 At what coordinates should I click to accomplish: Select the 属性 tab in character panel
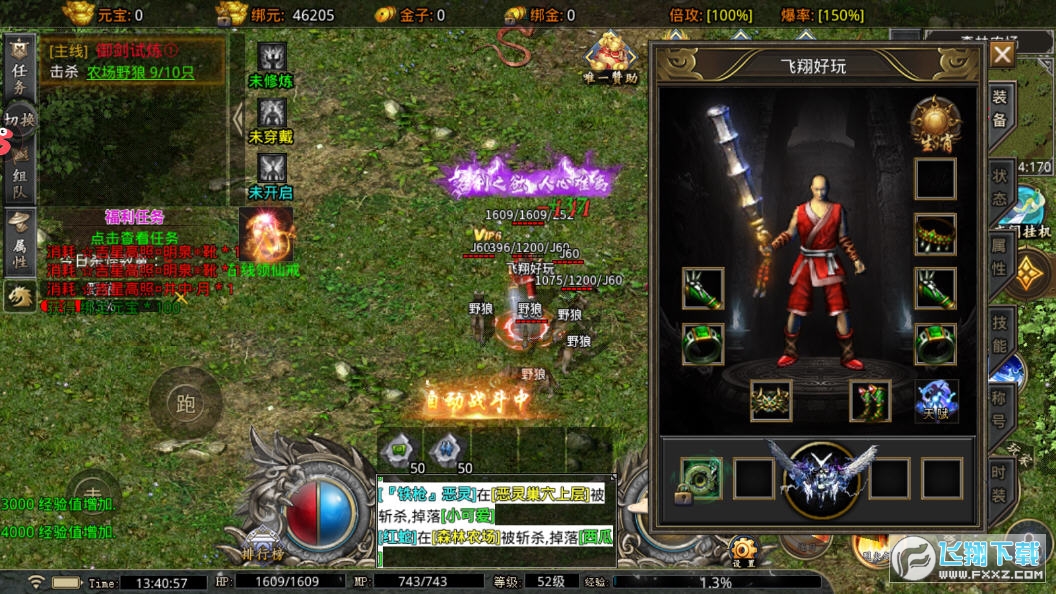[x=999, y=256]
